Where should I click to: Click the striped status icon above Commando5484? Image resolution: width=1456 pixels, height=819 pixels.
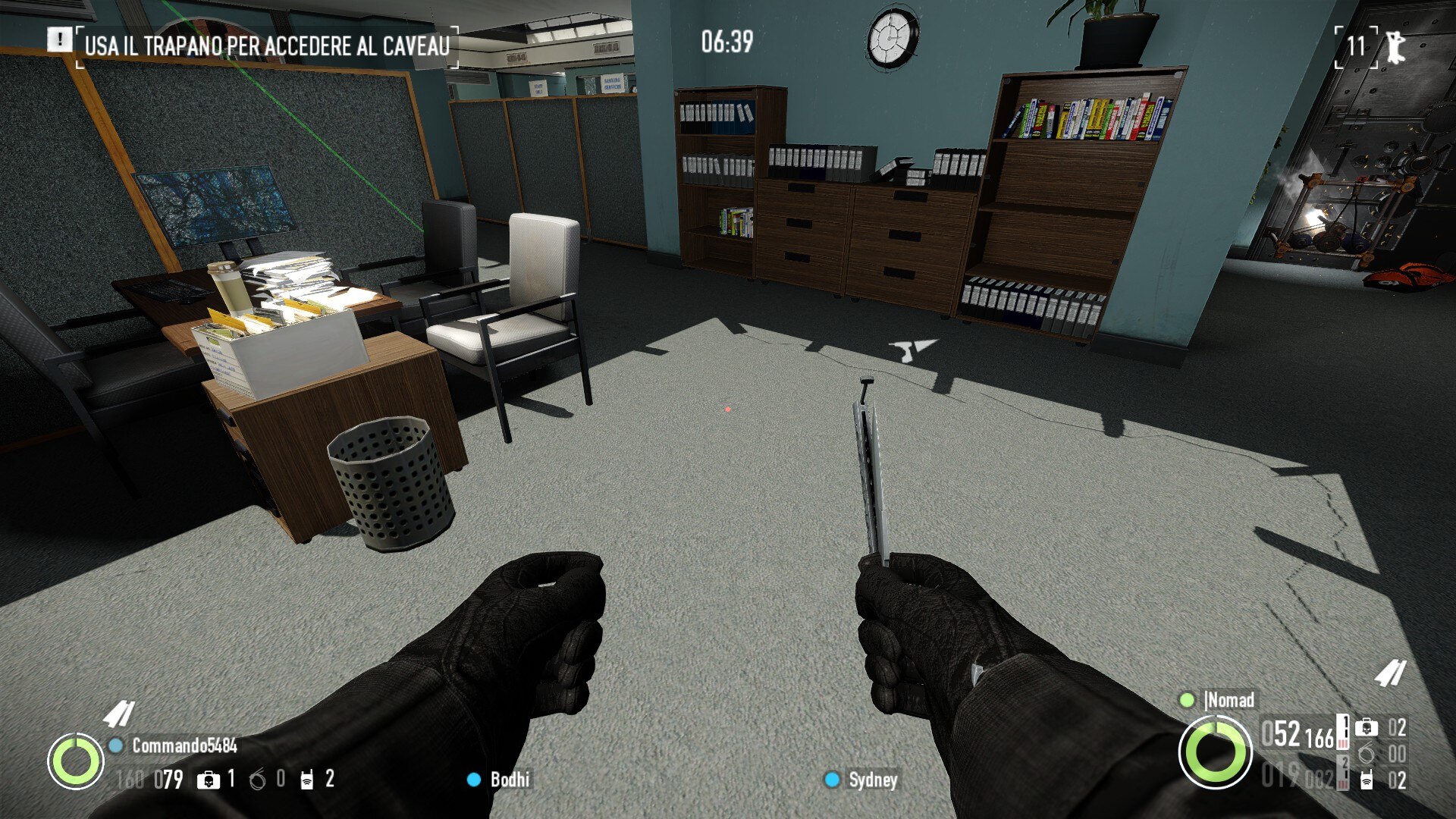click(x=119, y=714)
